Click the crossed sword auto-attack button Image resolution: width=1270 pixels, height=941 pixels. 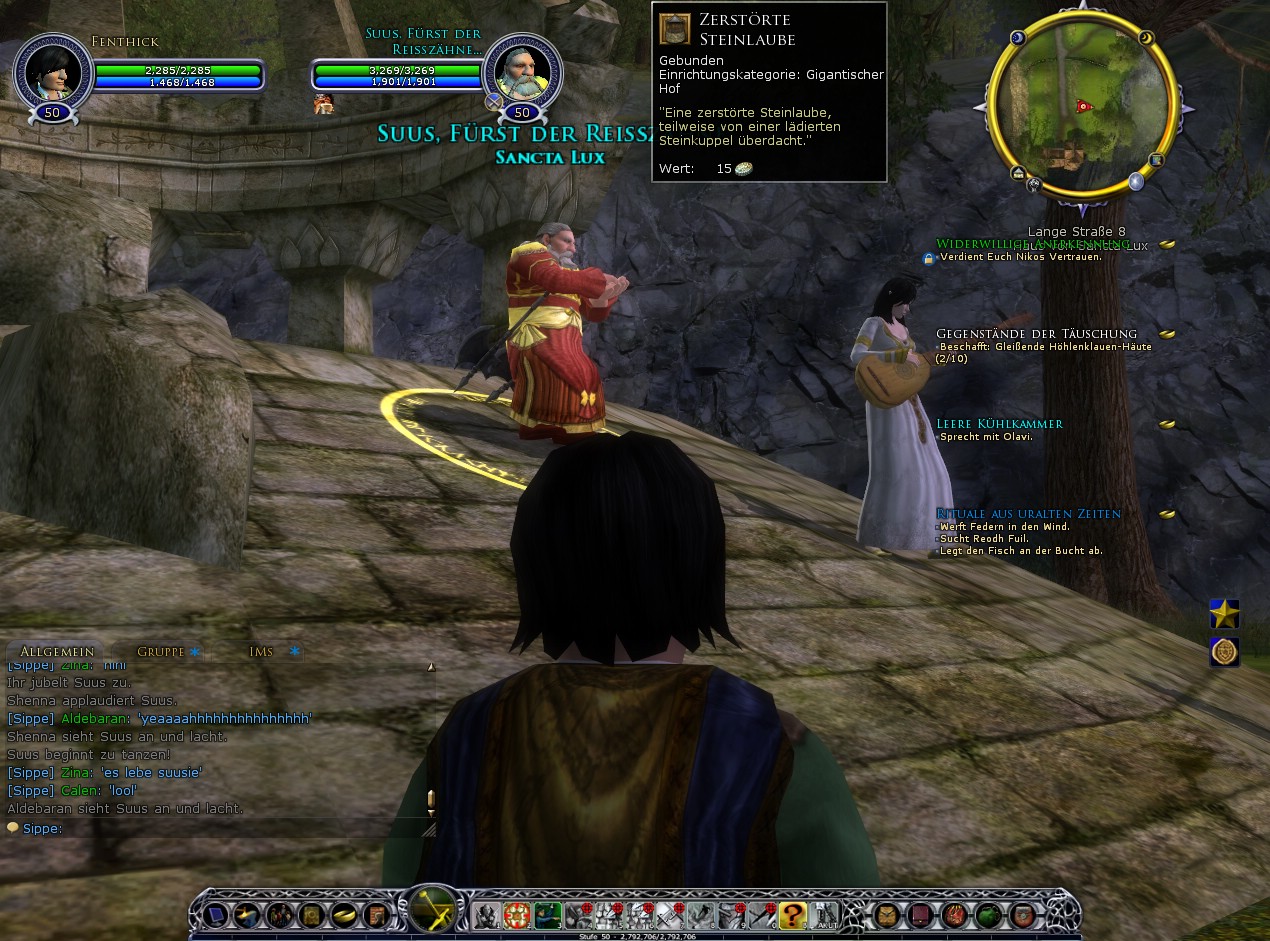coord(434,910)
